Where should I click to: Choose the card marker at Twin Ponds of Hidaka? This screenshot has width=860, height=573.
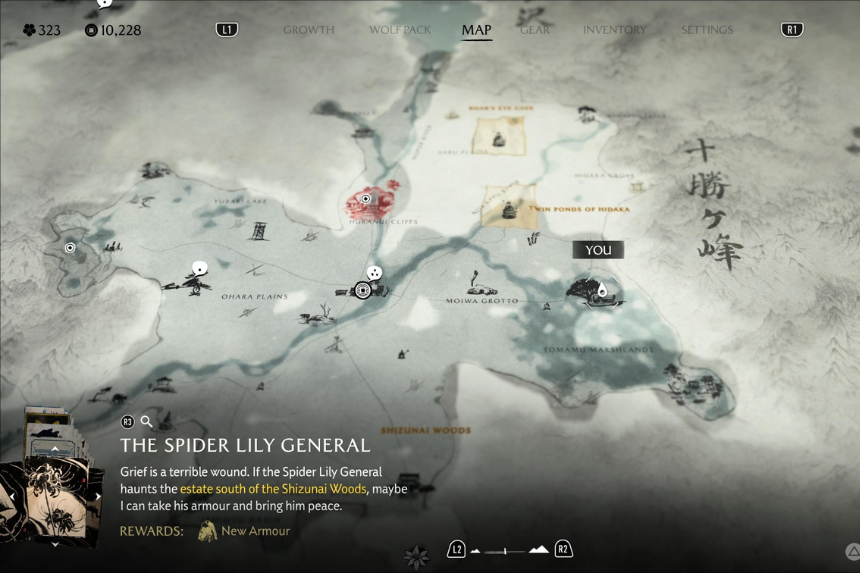pyautogui.click(x=509, y=206)
